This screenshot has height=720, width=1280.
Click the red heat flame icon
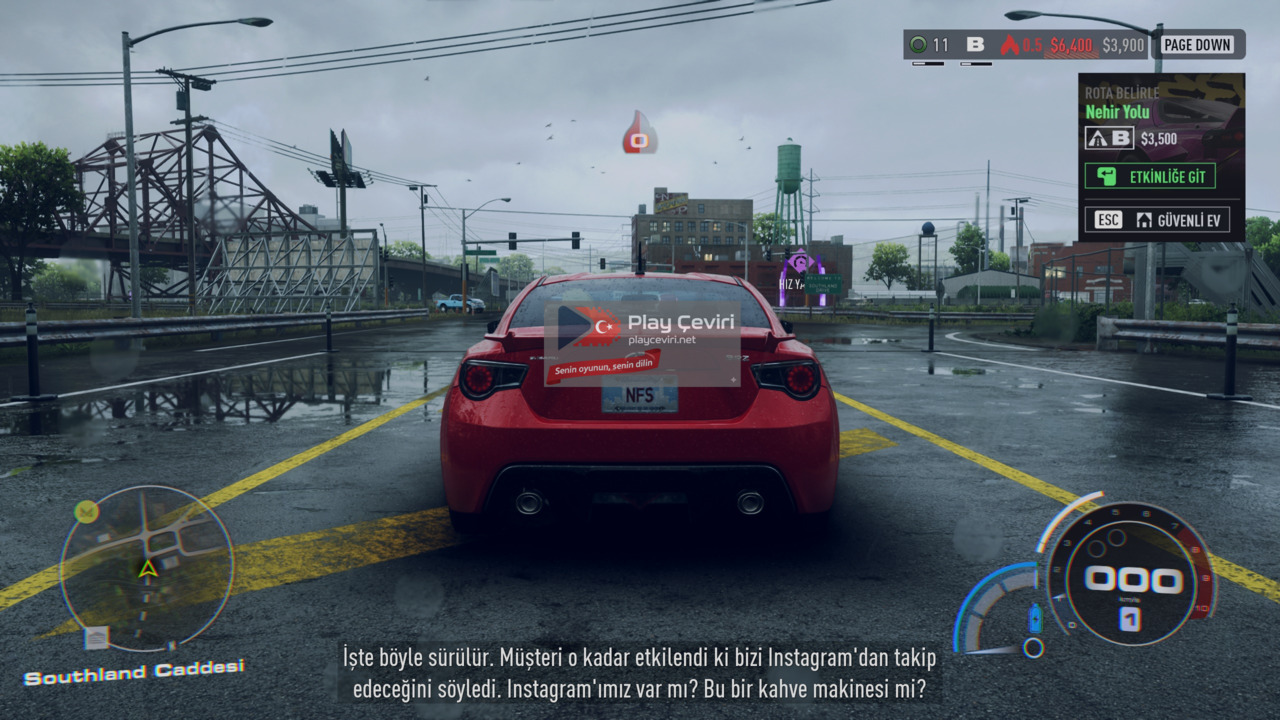(1009, 45)
